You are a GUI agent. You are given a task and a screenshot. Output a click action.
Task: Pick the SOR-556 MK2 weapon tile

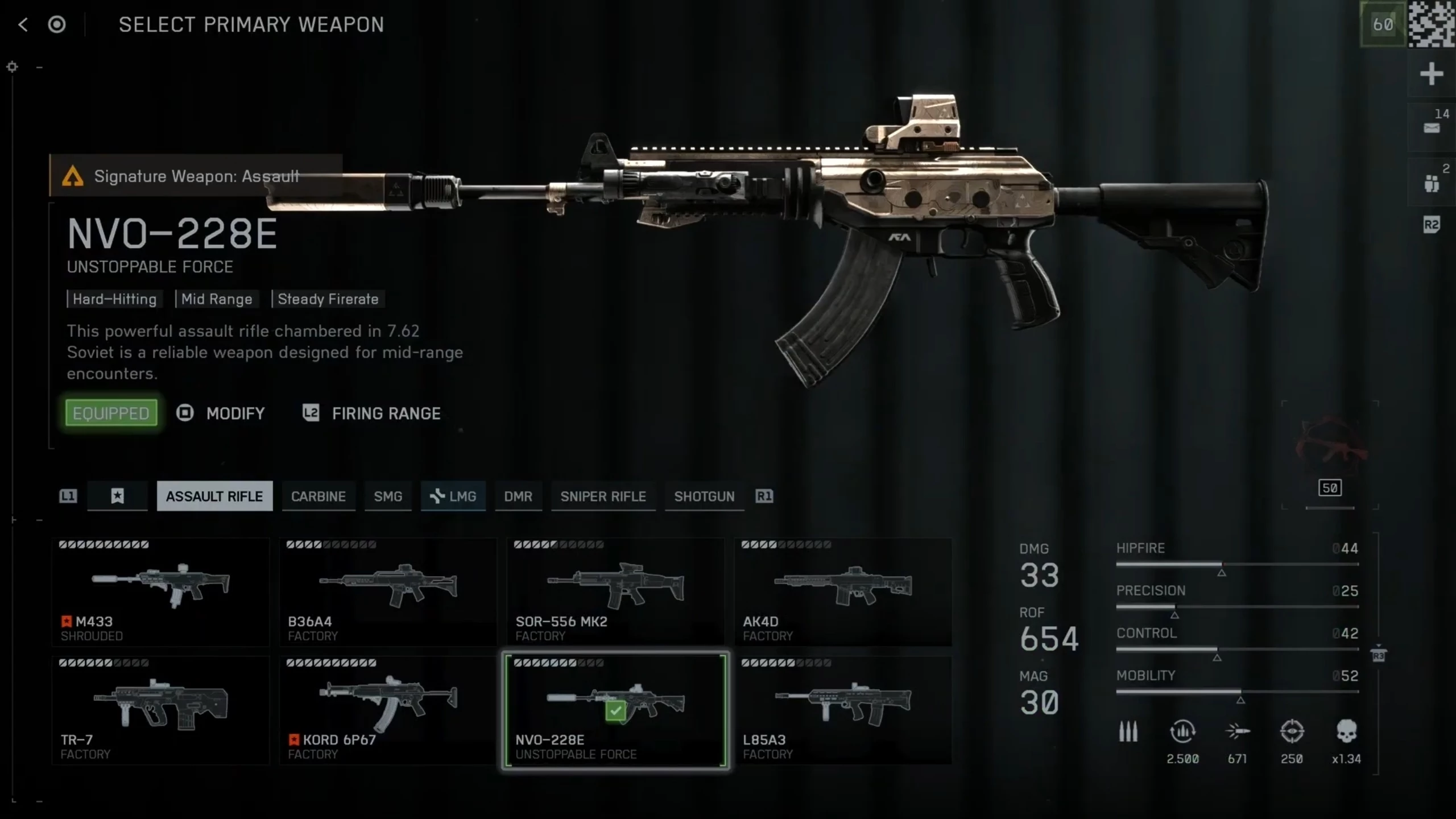(615, 591)
